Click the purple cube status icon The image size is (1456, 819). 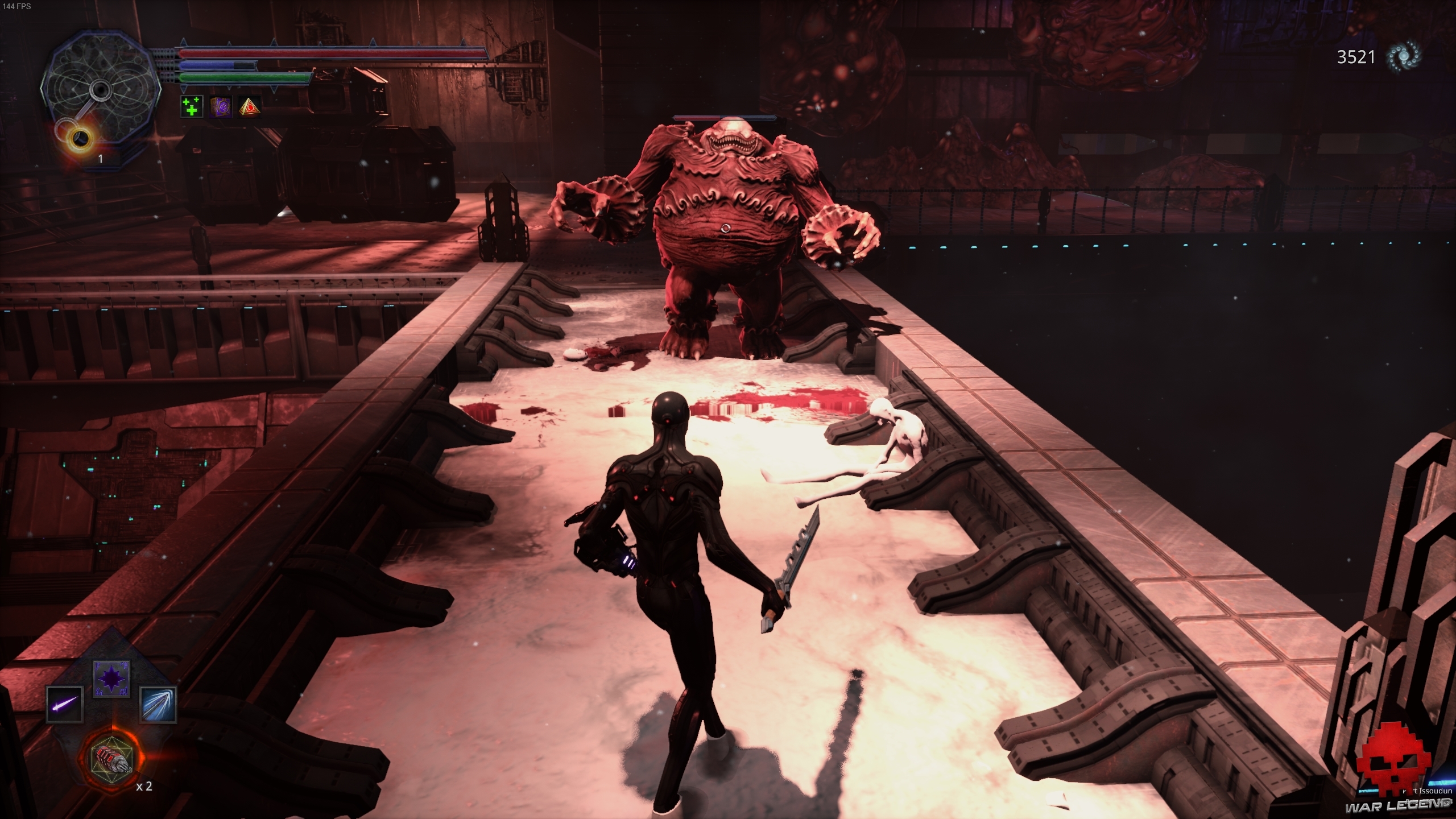220,106
